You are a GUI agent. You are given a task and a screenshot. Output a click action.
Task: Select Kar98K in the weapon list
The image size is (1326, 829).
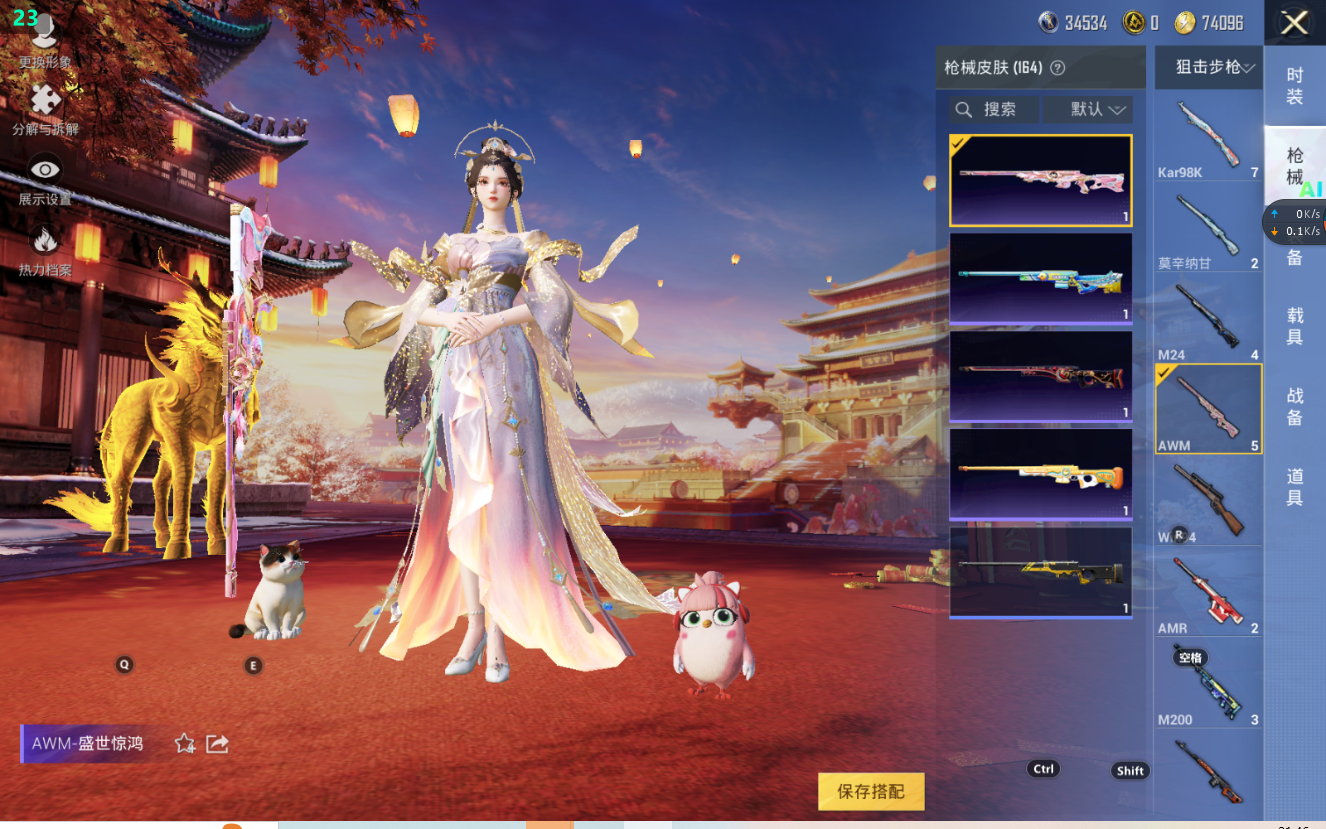point(1208,137)
